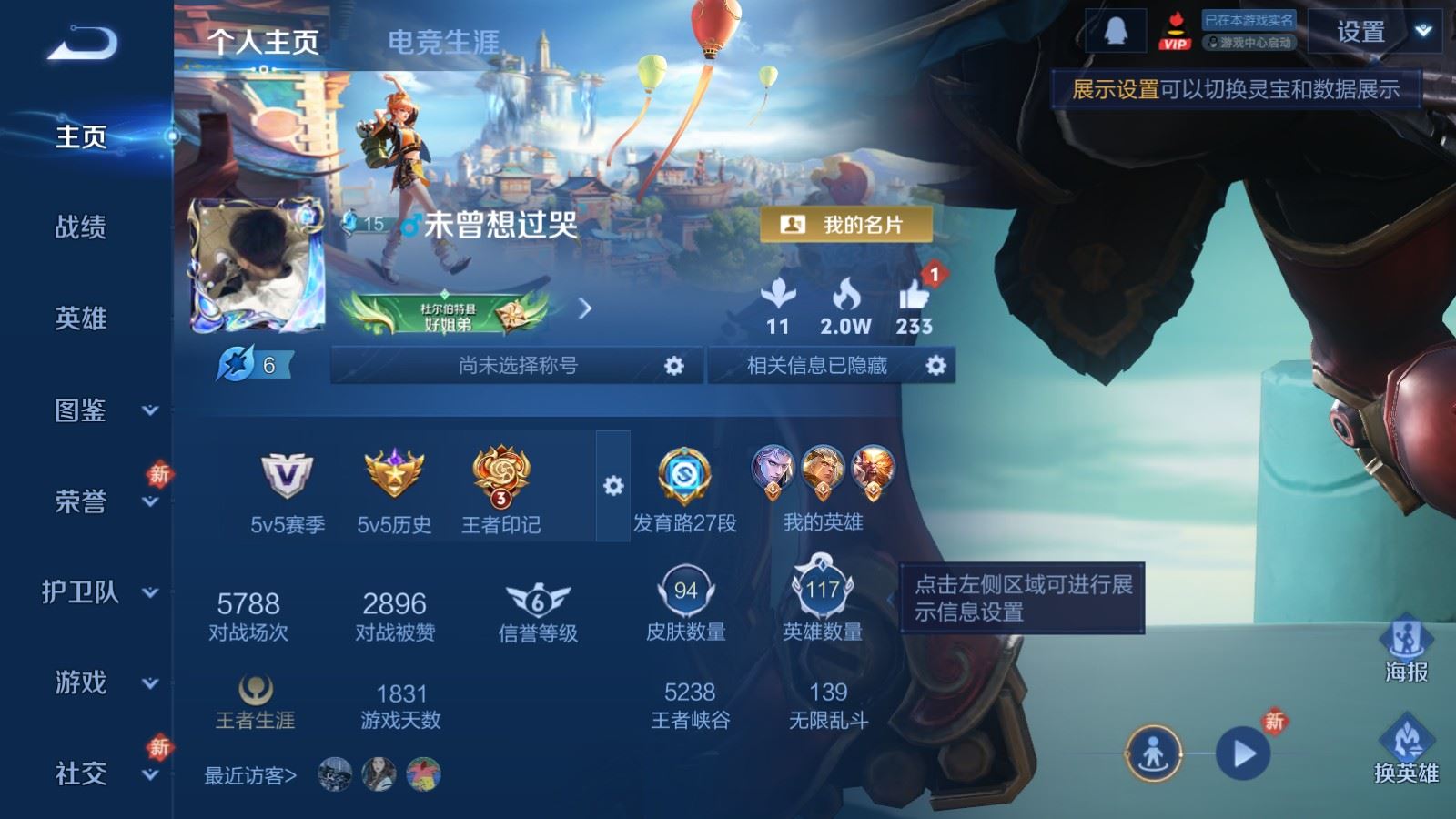
Task: Click the 我的名片 button
Action: [848, 224]
